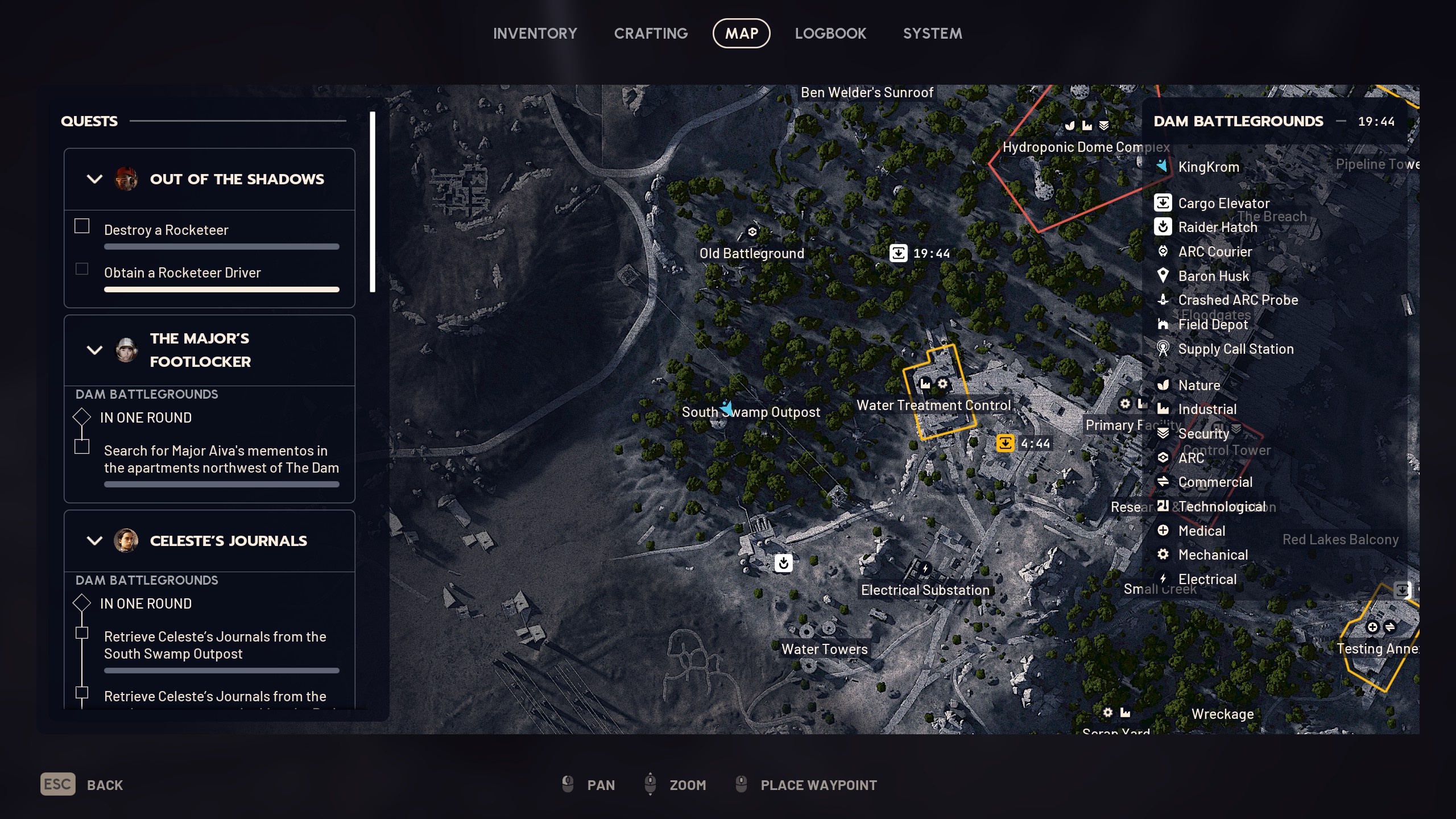Select the Baron Husk marker icon
The width and height of the screenshot is (1456, 819).
coord(1164,276)
